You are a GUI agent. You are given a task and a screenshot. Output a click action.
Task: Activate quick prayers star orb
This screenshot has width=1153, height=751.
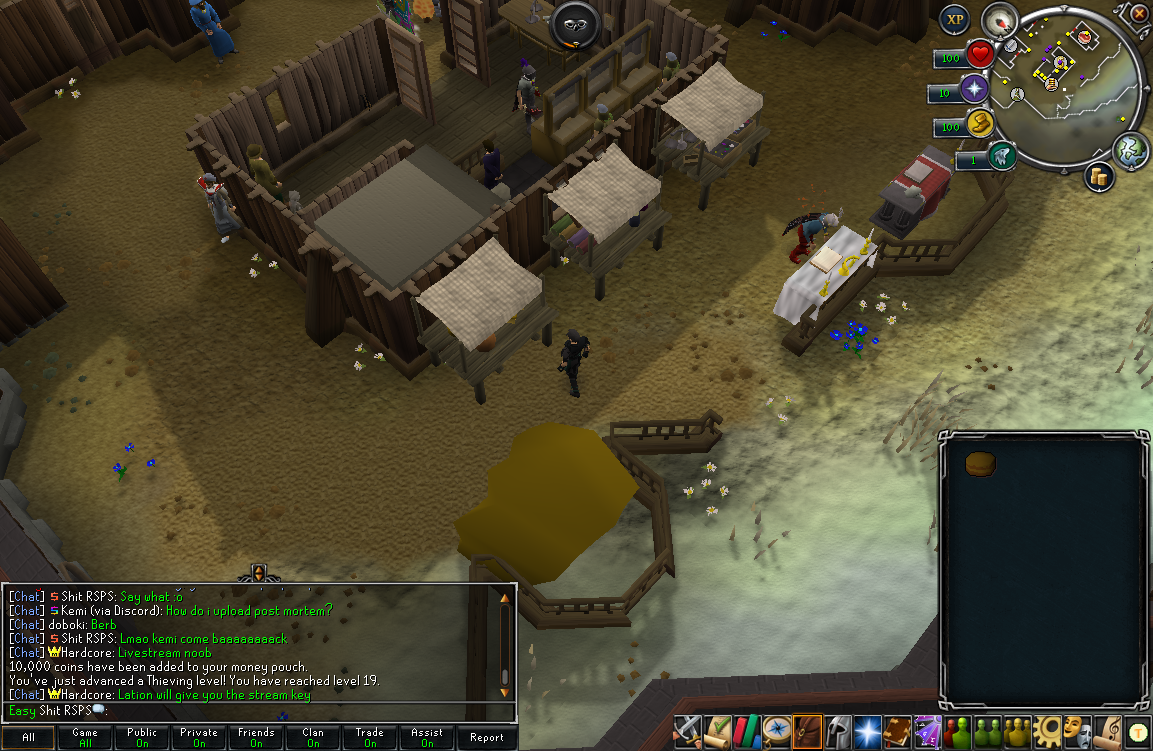[974, 90]
